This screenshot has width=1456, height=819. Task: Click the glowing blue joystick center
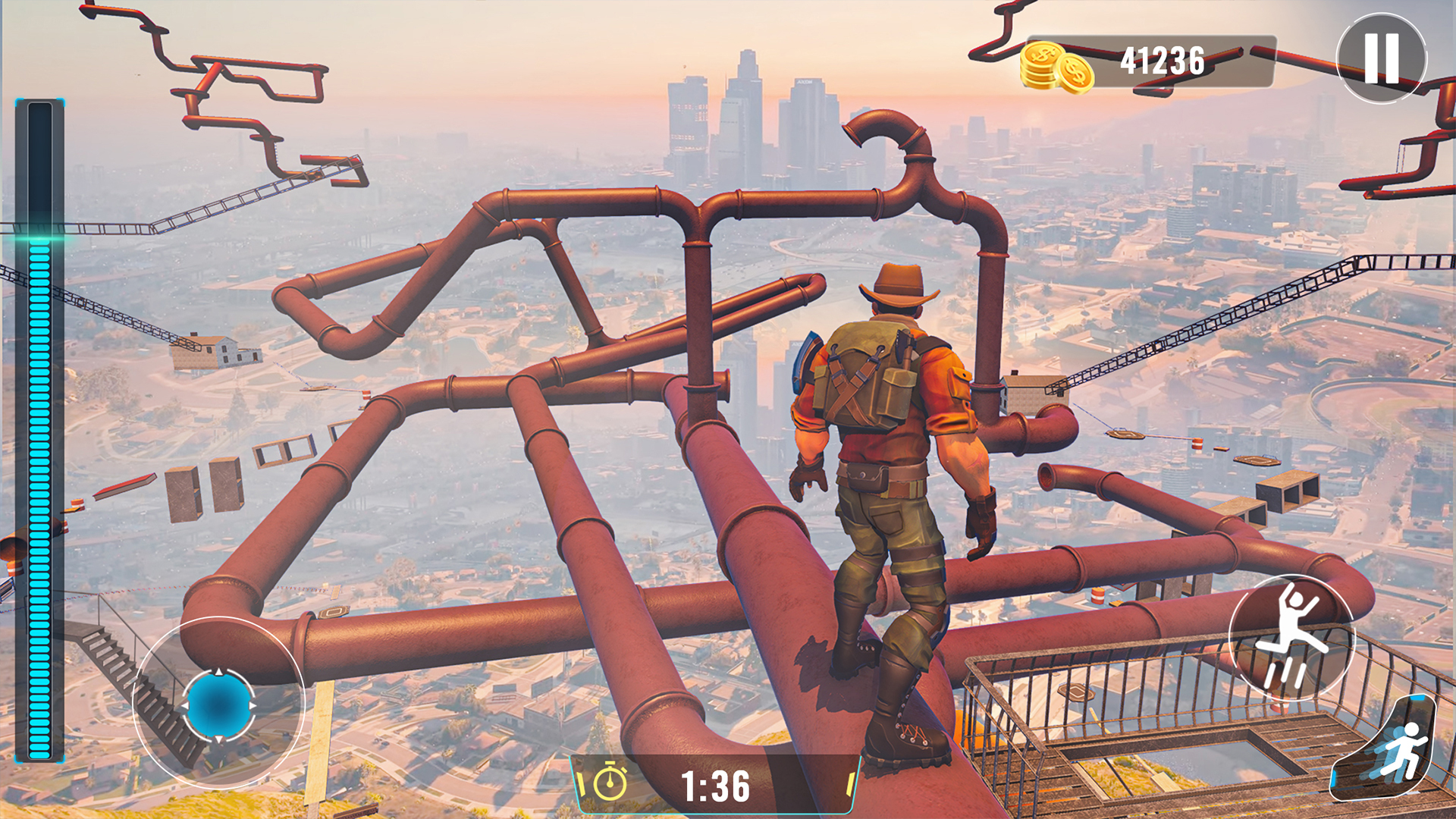pyautogui.click(x=218, y=705)
